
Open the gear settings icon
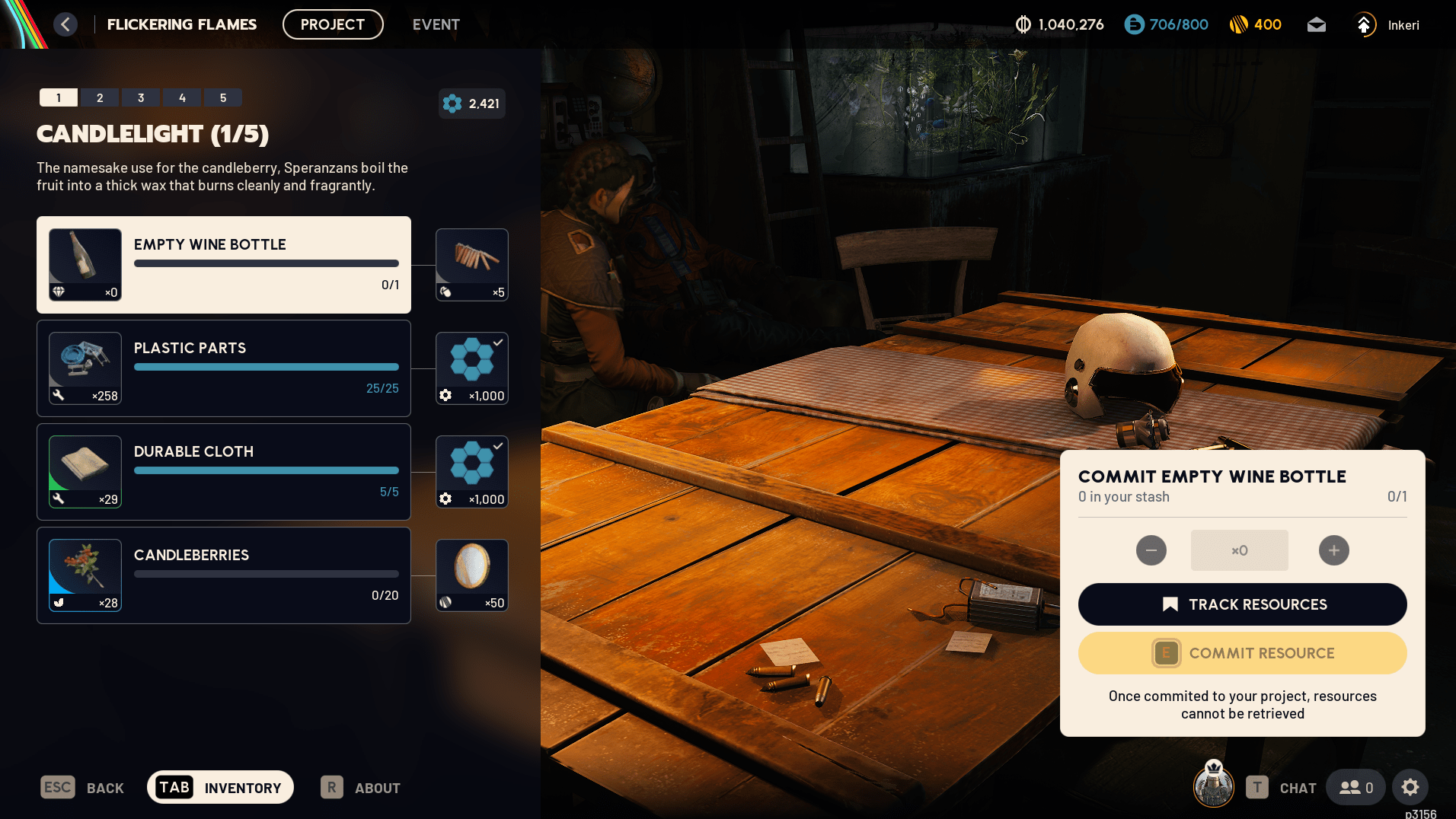(x=1410, y=787)
